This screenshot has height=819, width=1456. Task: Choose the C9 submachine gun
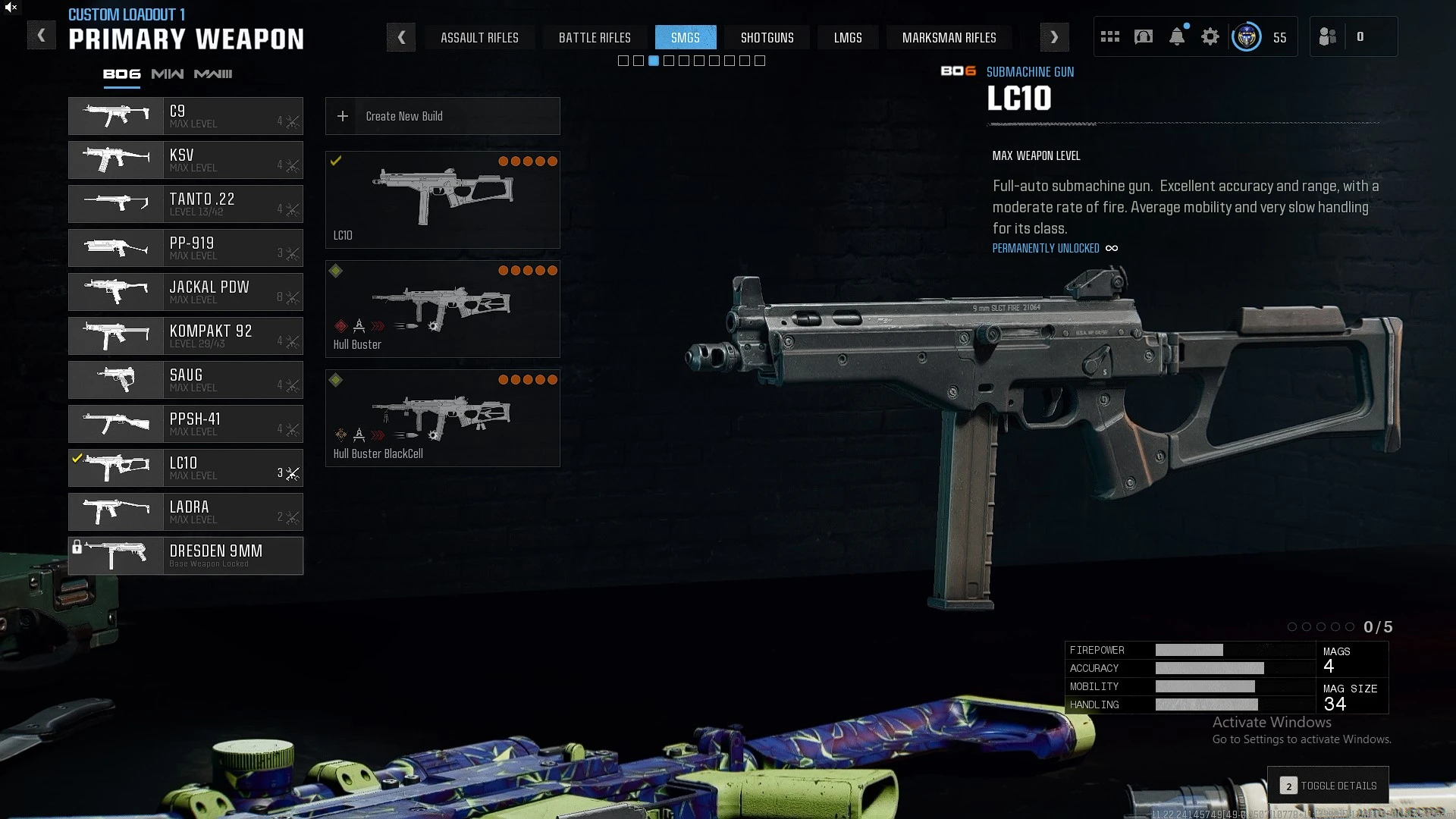tap(186, 116)
